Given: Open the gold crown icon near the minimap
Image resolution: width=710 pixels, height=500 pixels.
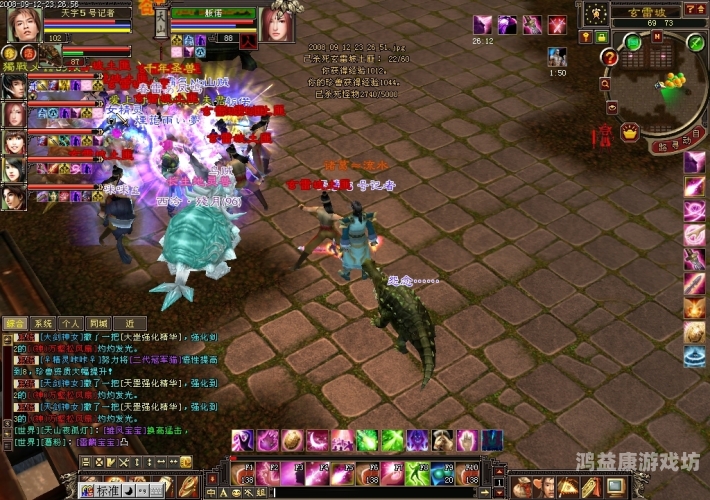Looking at the screenshot, I should 630,130.
